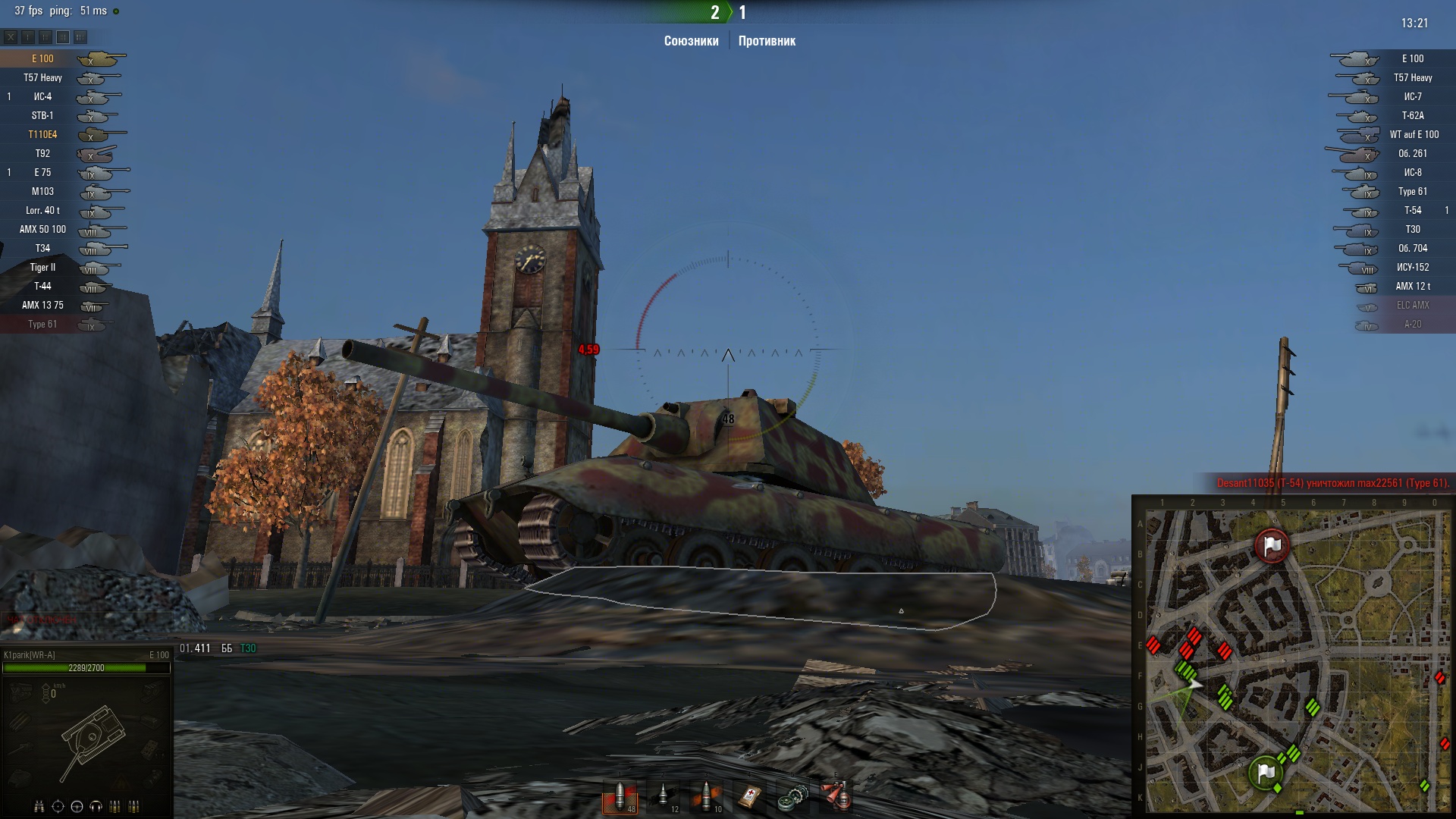1456x819 pixels.
Task: Pick allied Tiger II from the team list
Action: coord(43,268)
